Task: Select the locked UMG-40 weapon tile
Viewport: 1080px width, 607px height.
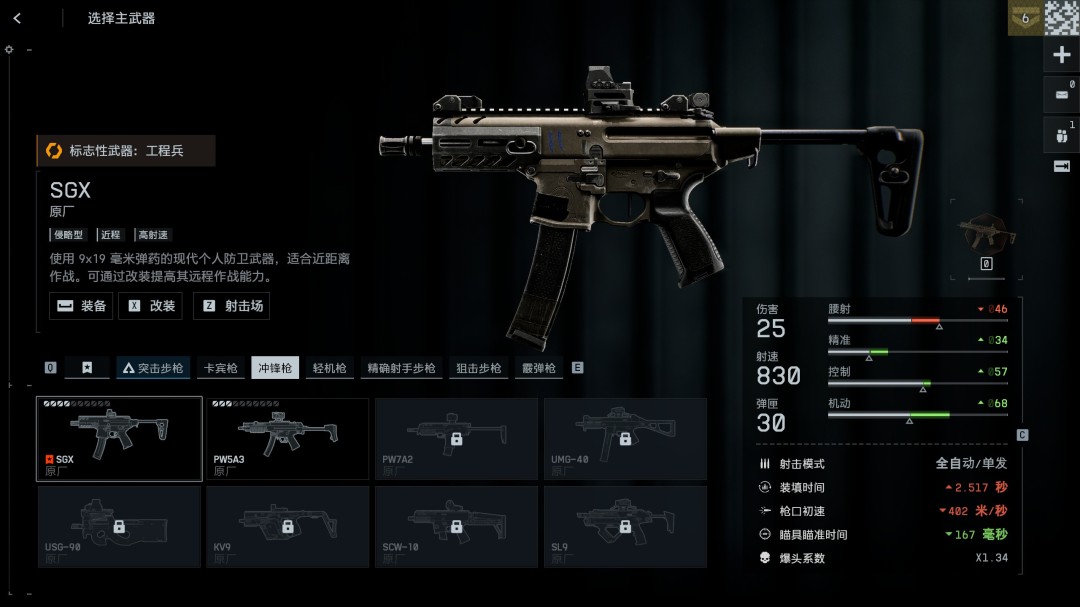Action: pyautogui.click(x=625, y=439)
